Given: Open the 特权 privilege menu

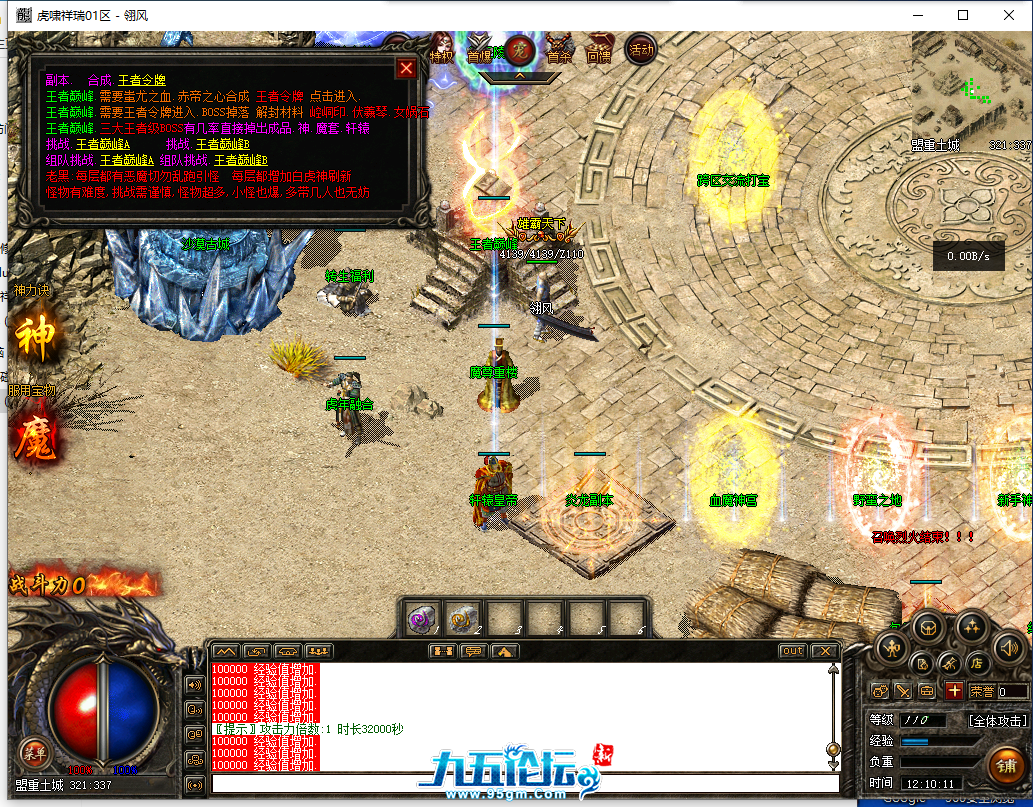Looking at the screenshot, I should (441, 51).
